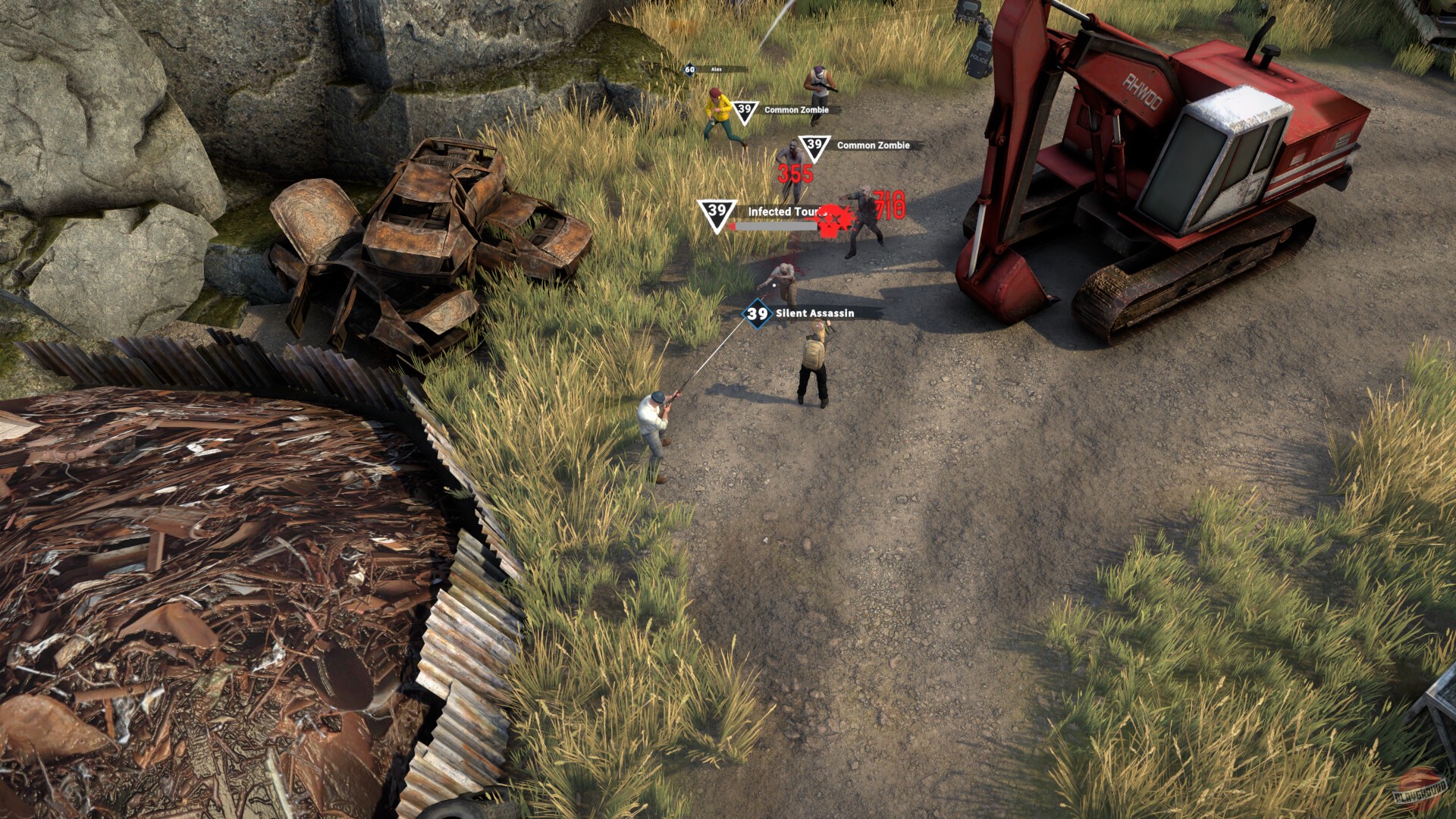Image resolution: width=1456 pixels, height=819 pixels.
Task: Click the red 355 damage number
Action: (x=795, y=173)
